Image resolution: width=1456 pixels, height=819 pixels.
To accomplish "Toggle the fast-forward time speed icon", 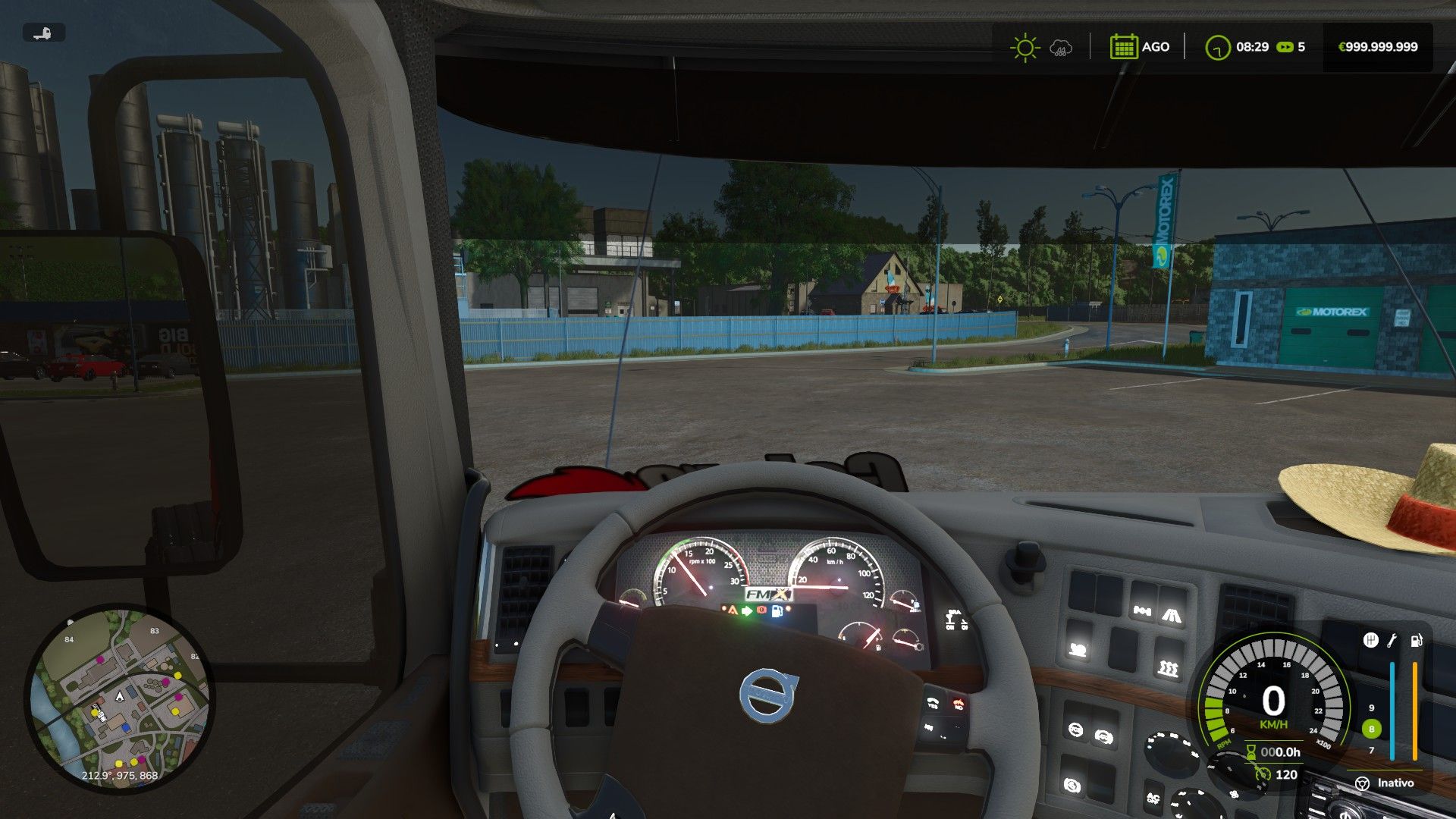I will (1285, 47).
